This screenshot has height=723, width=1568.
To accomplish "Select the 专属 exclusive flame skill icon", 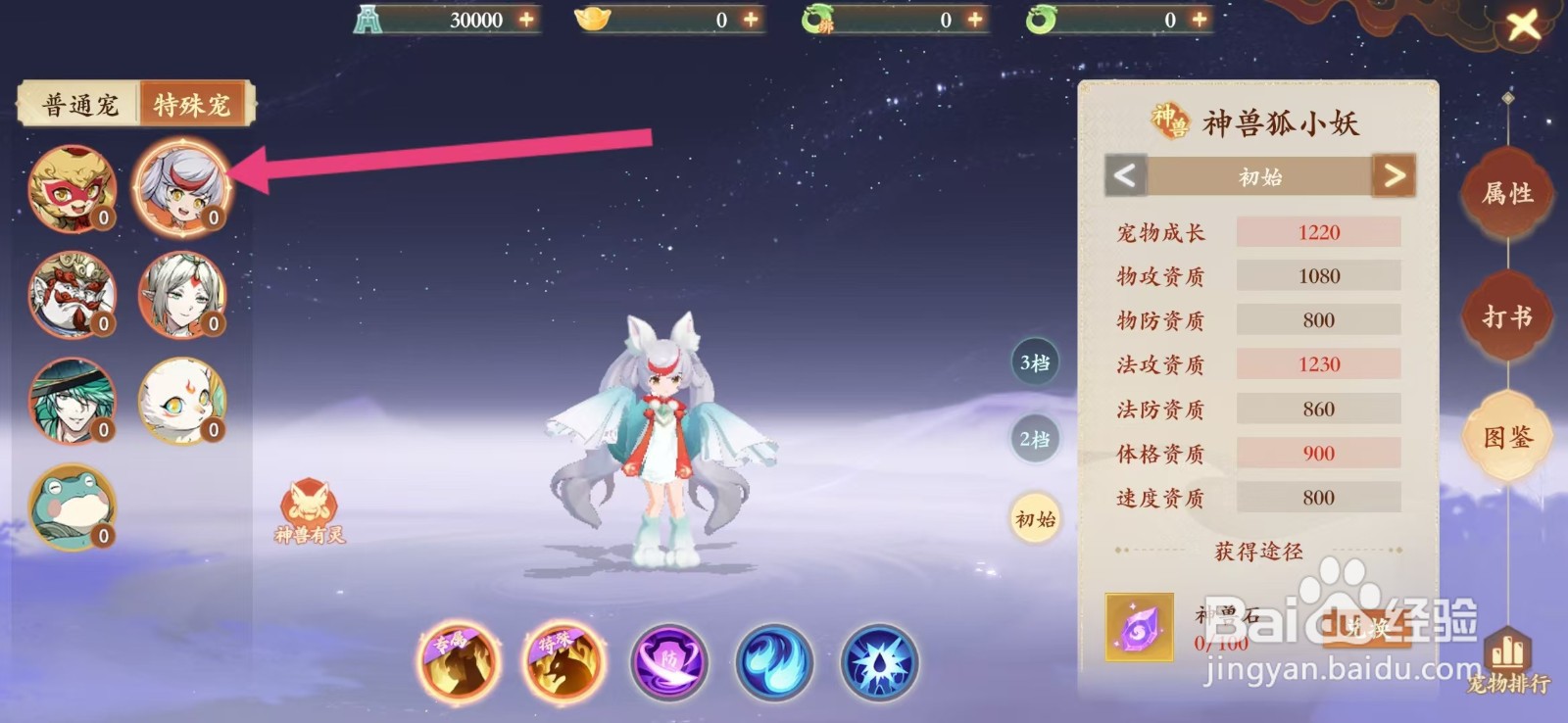I will (459, 662).
